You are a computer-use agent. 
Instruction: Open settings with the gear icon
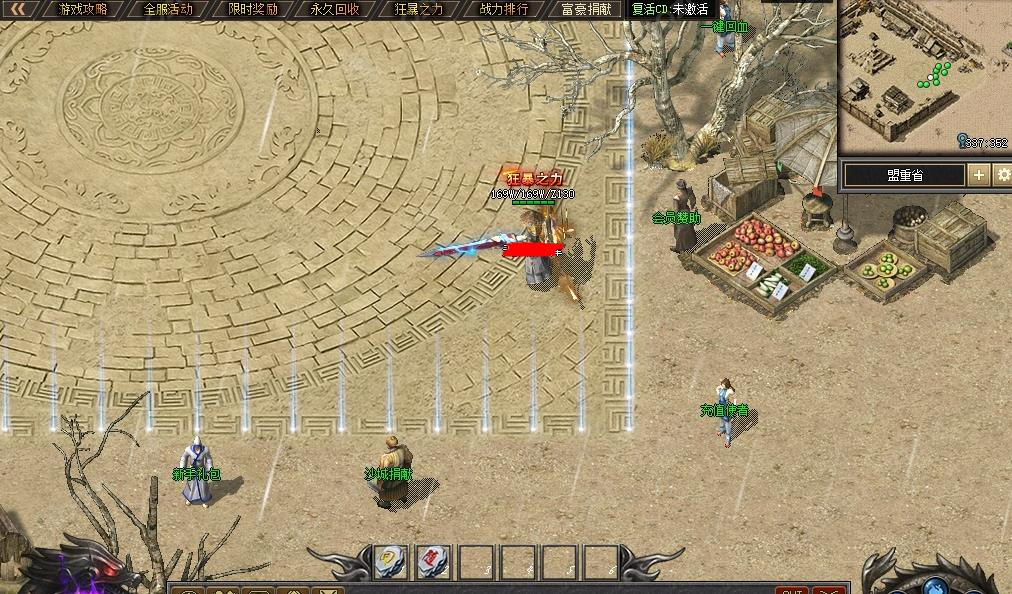point(1002,175)
